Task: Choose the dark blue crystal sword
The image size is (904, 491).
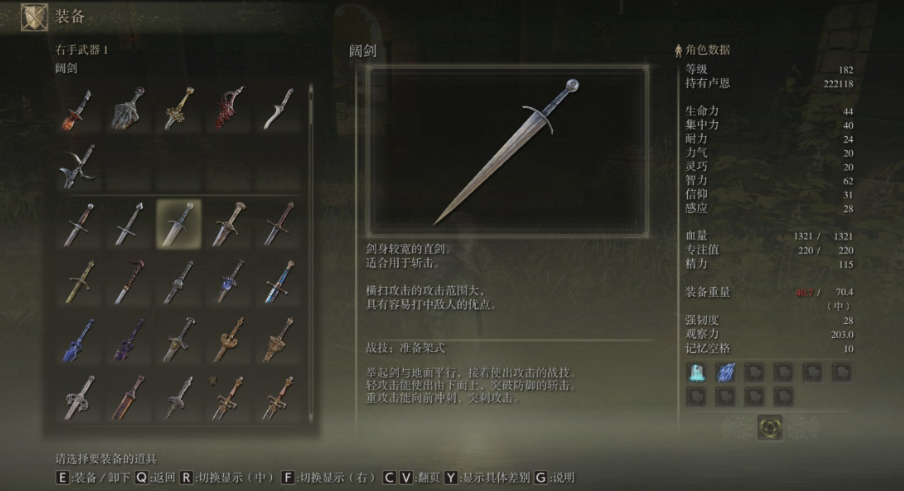Action: click(x=79, y=340)
